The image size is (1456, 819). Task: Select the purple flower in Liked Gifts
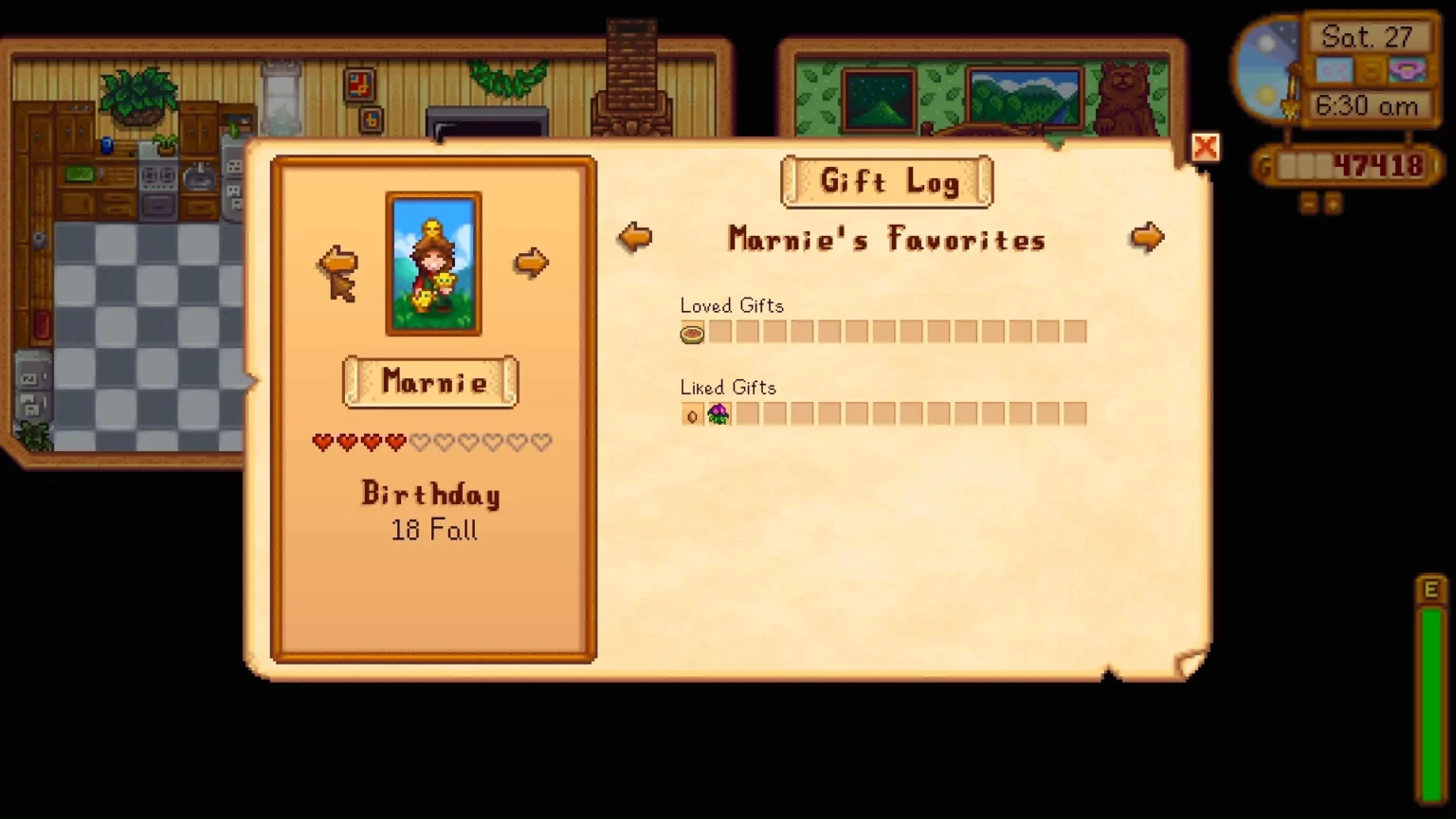(719, 414)
